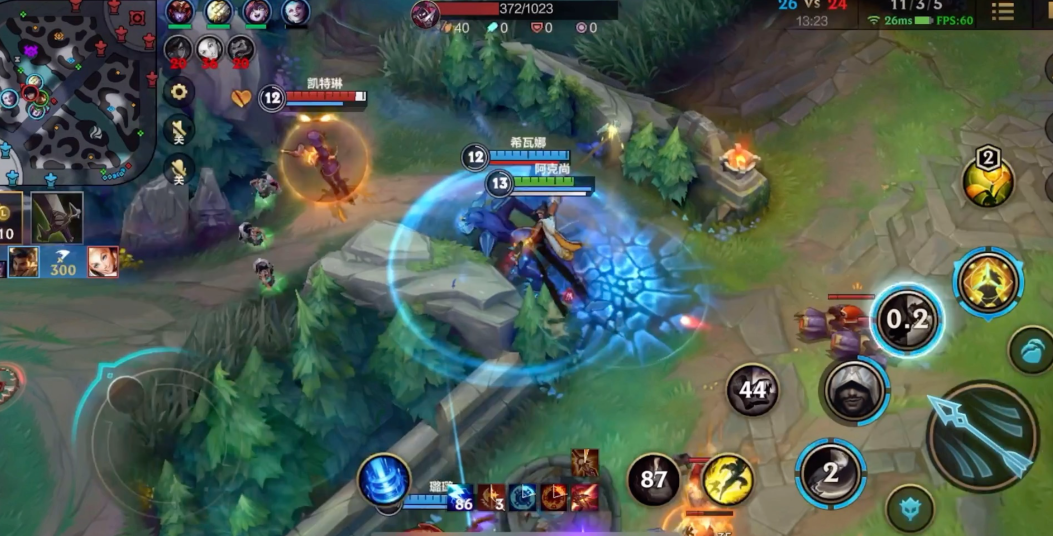This screenshot has width=1053, height=536.
Task: Toggle the muted microphone button
Action: (179, 169)
